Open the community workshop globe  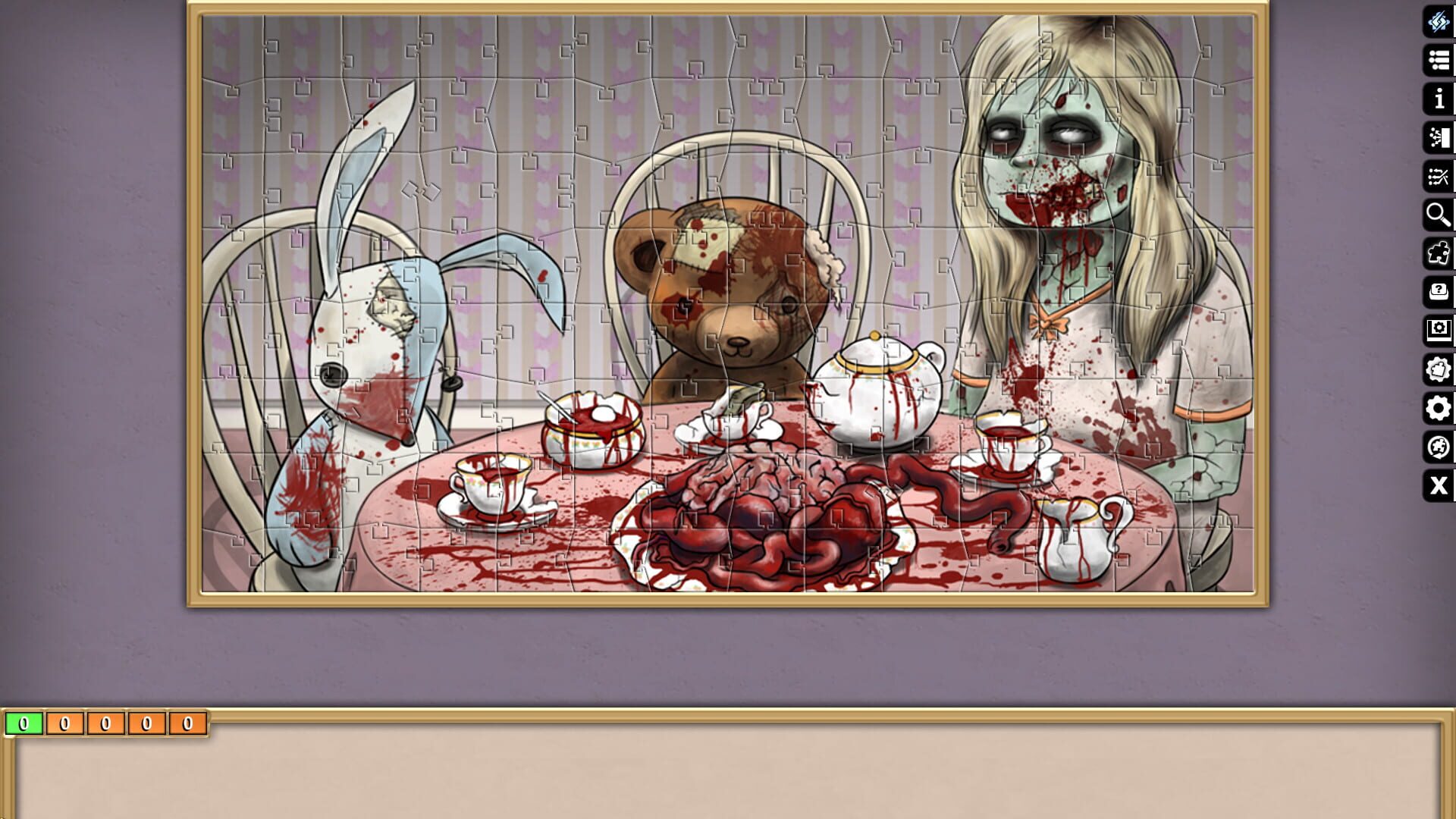pos(1439,444)
